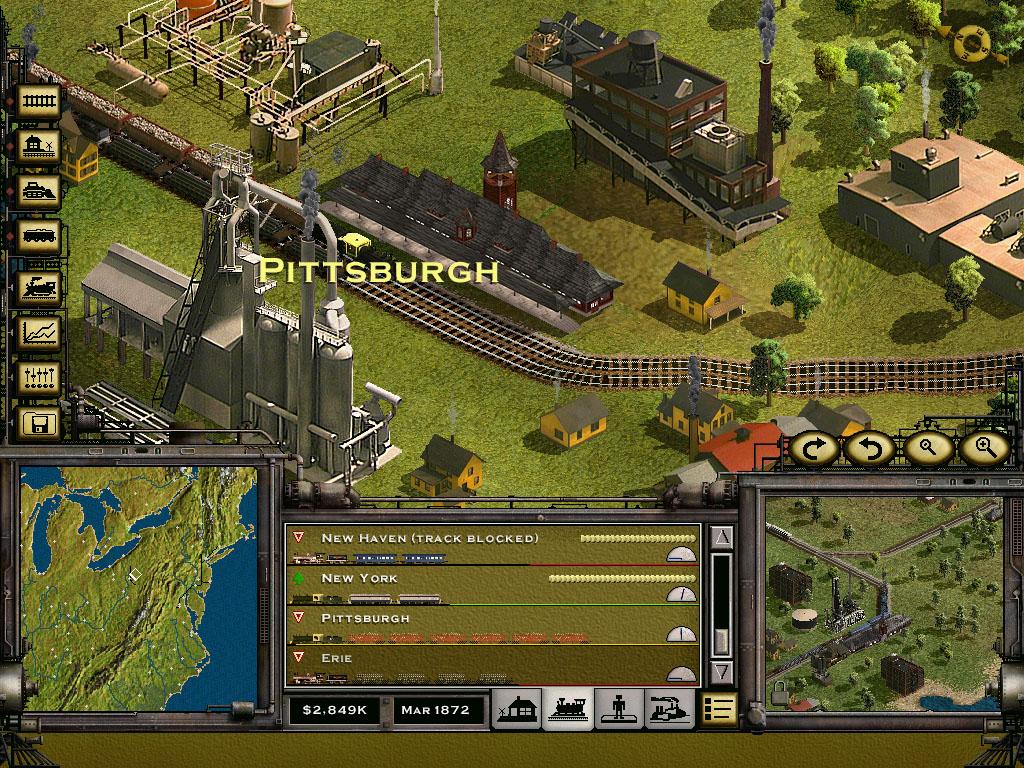Screen dimensions: 1024x768
Task: Open the control panel sliders
Action: [x=40, y=379]
